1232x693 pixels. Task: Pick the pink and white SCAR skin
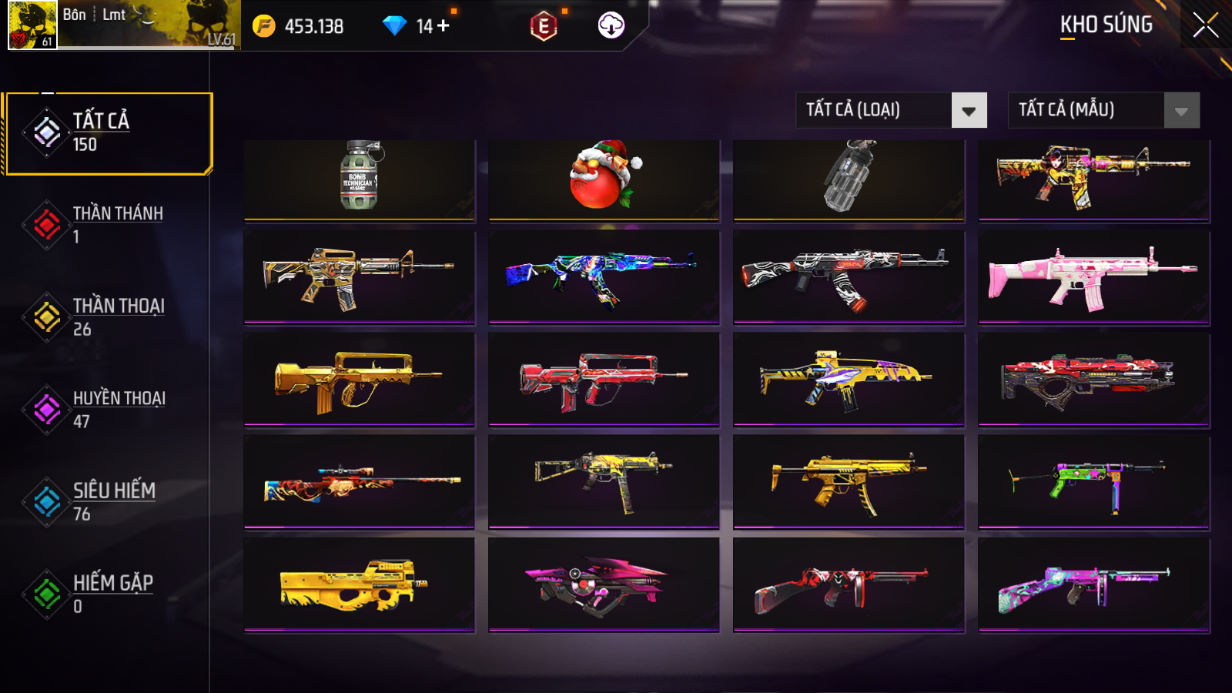point(1093,276)
